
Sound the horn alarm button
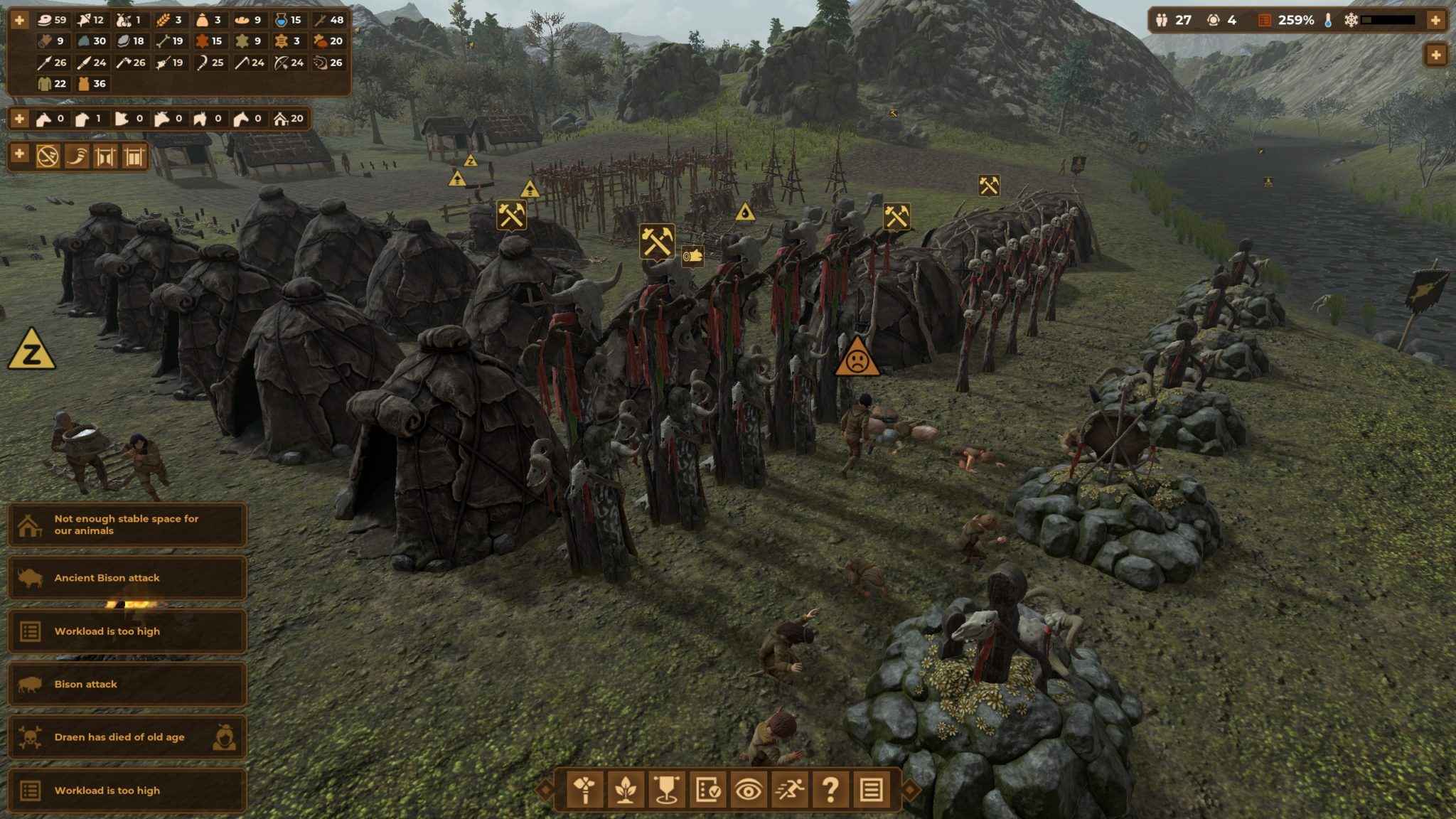click(x=77, y=156)
